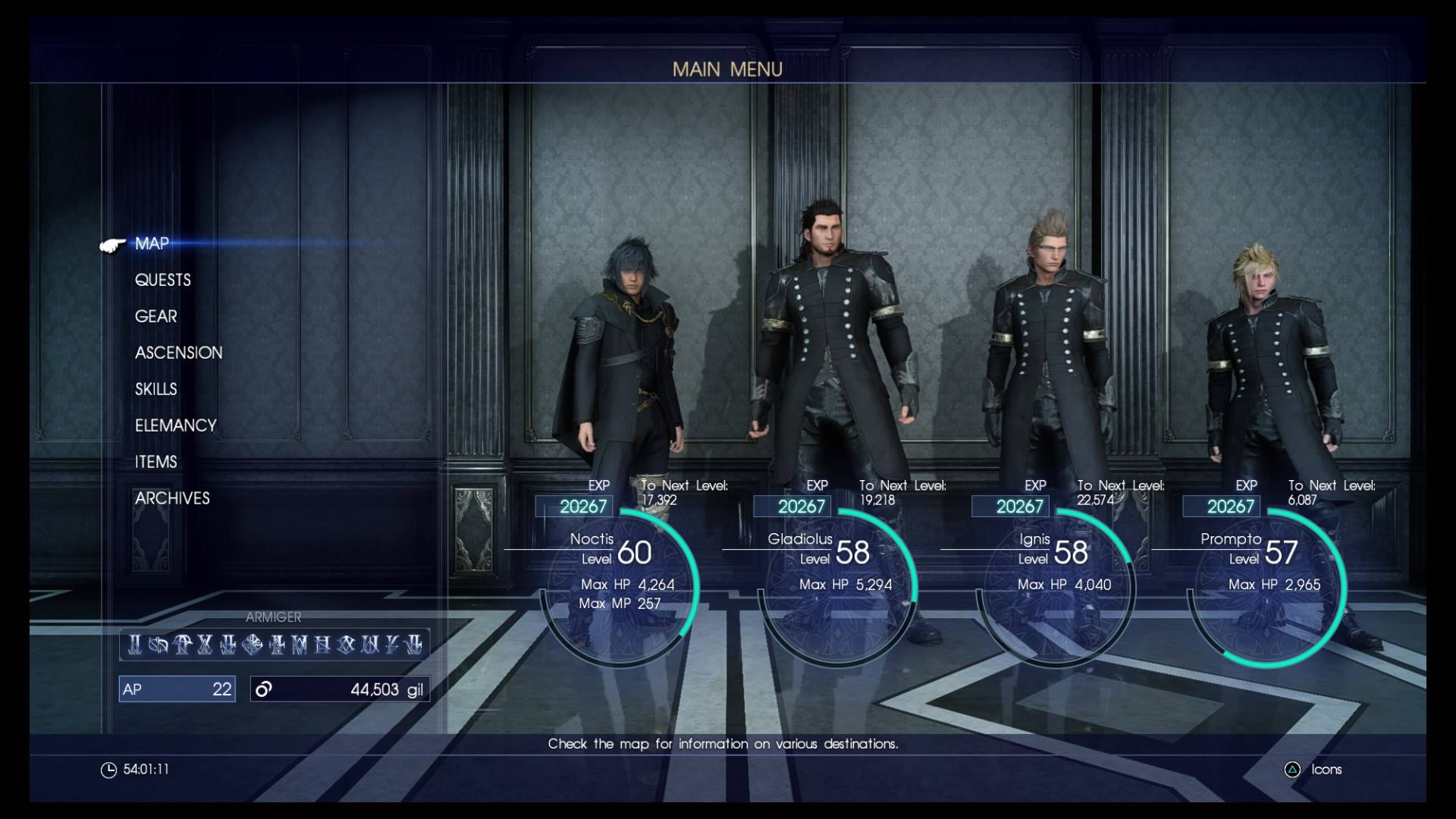Click the Armiger royal arms strip
1456x819 pixels.
[275, 644]
